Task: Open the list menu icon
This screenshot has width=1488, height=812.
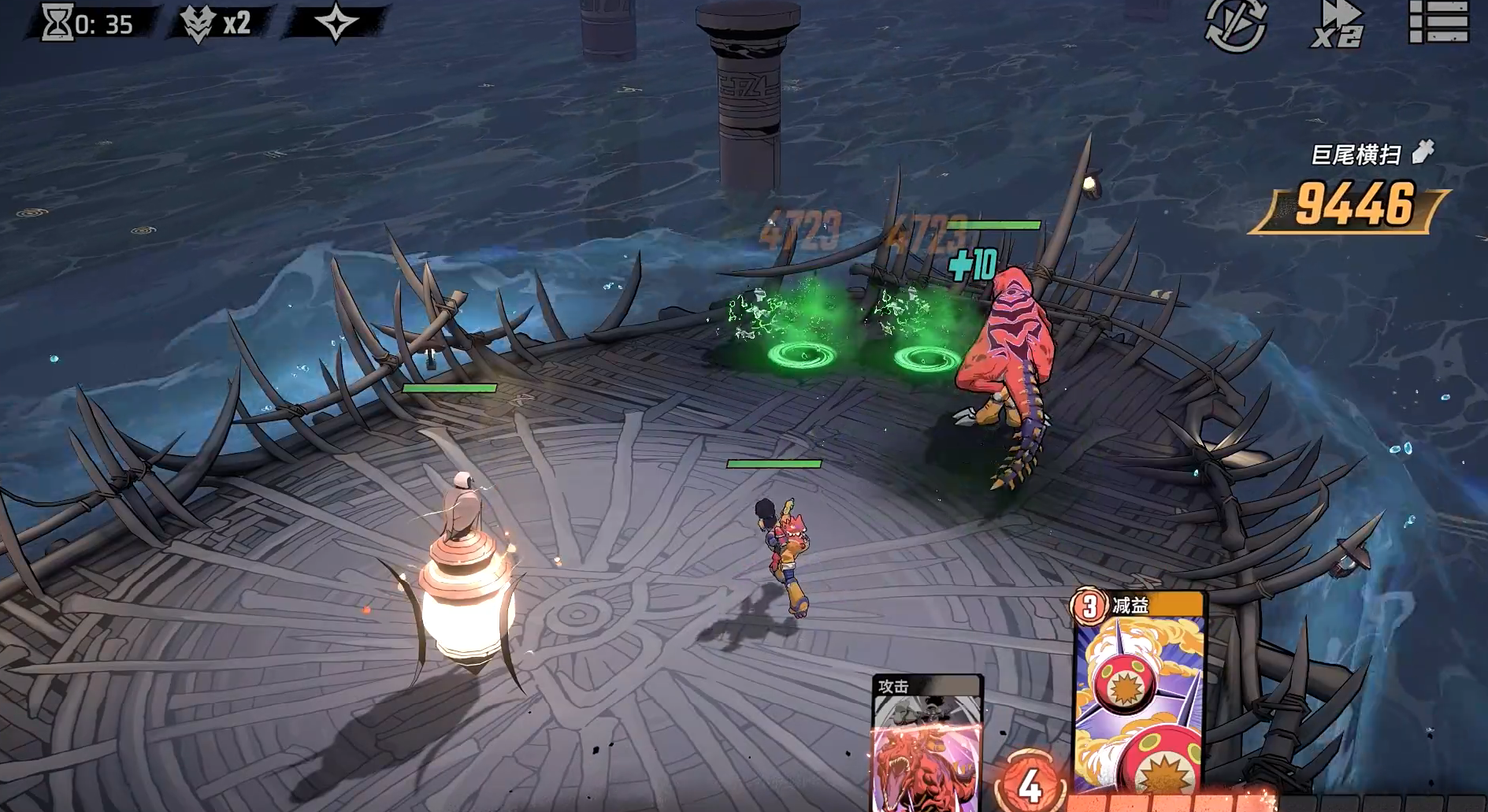Action: (1438, 22)
